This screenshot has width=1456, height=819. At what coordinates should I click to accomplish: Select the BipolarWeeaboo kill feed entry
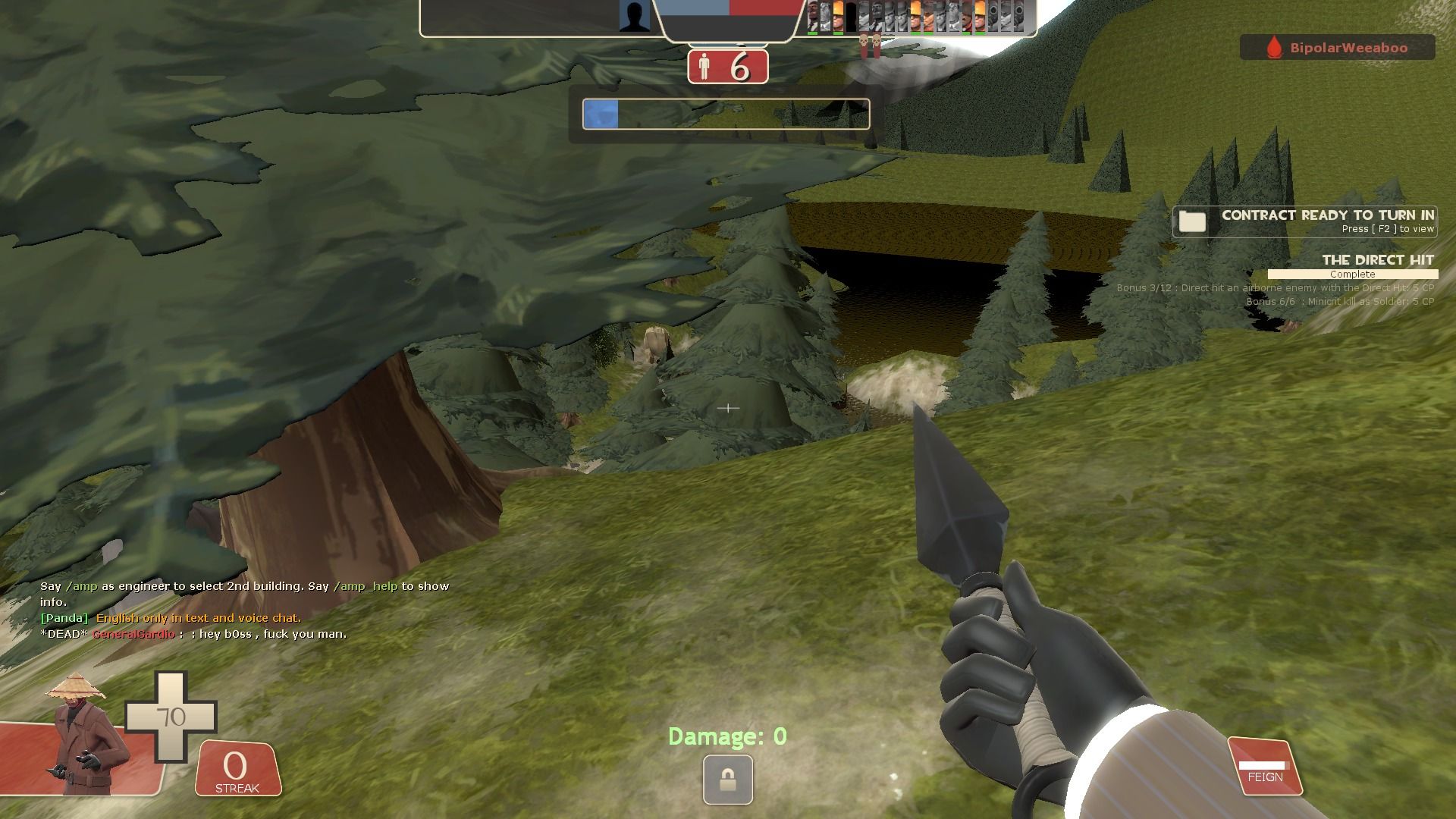coord(1338,48)
